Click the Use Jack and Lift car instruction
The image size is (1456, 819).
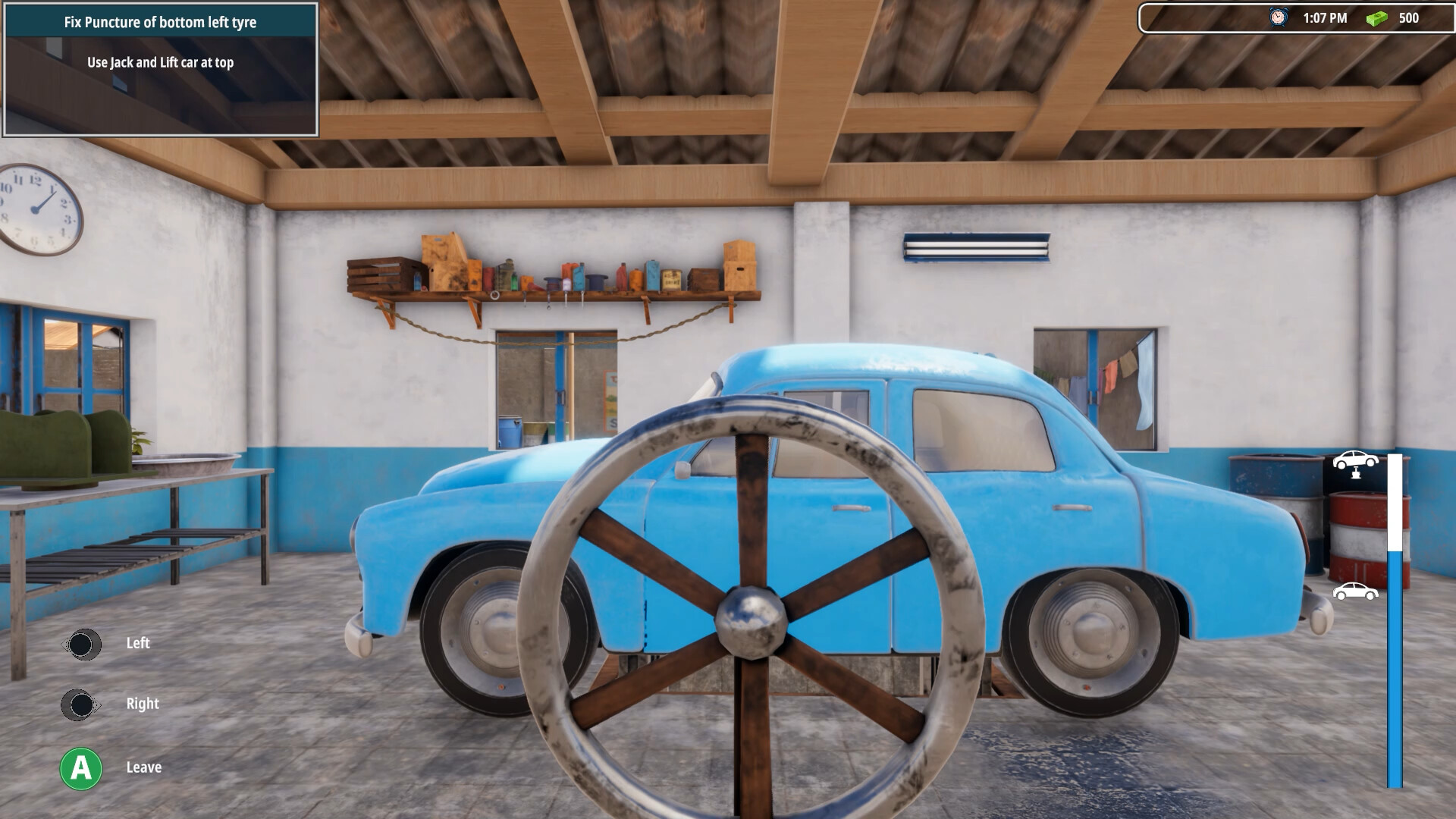coord(161,64)
